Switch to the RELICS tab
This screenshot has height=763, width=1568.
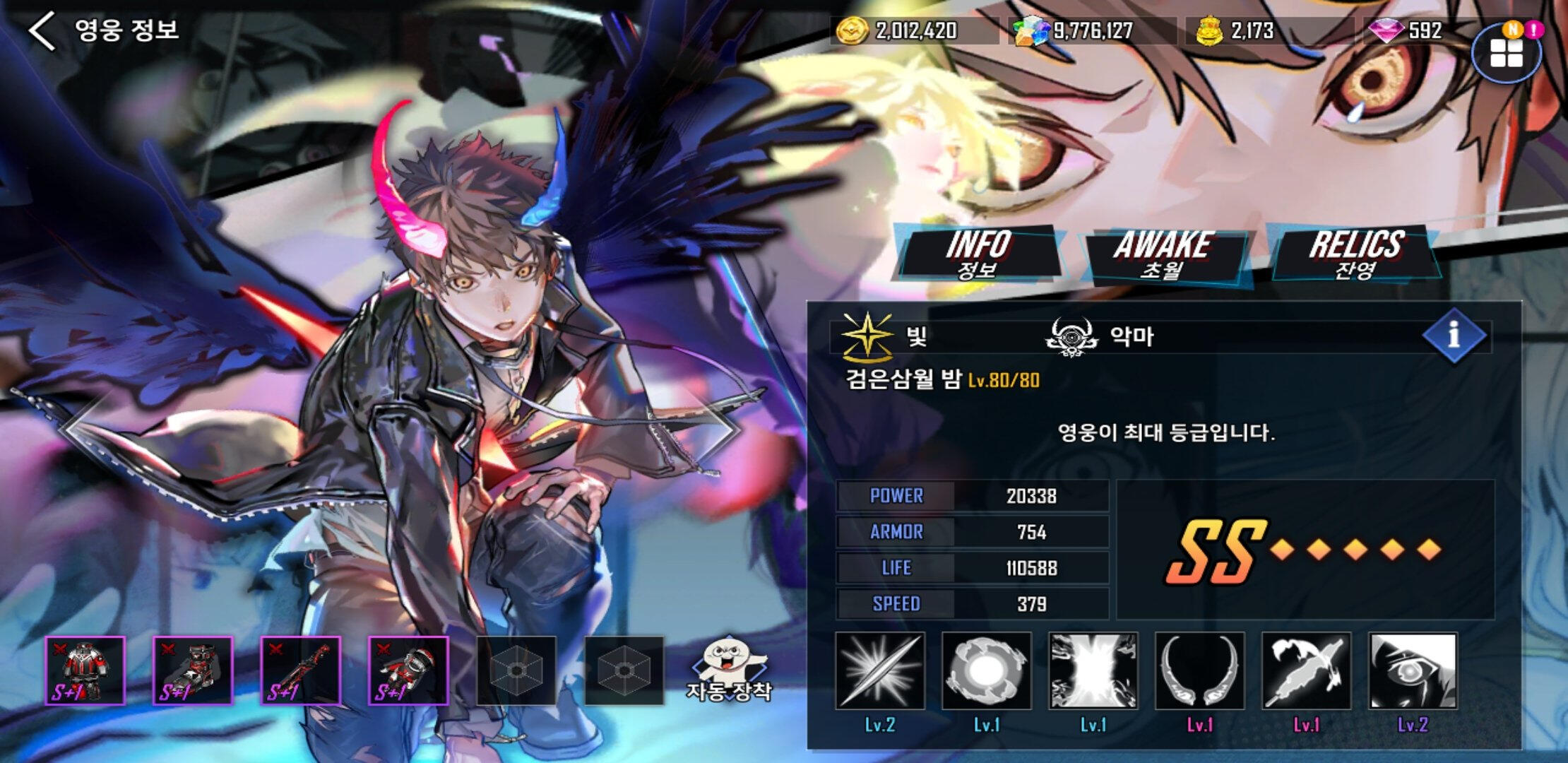coord(1355,254)
